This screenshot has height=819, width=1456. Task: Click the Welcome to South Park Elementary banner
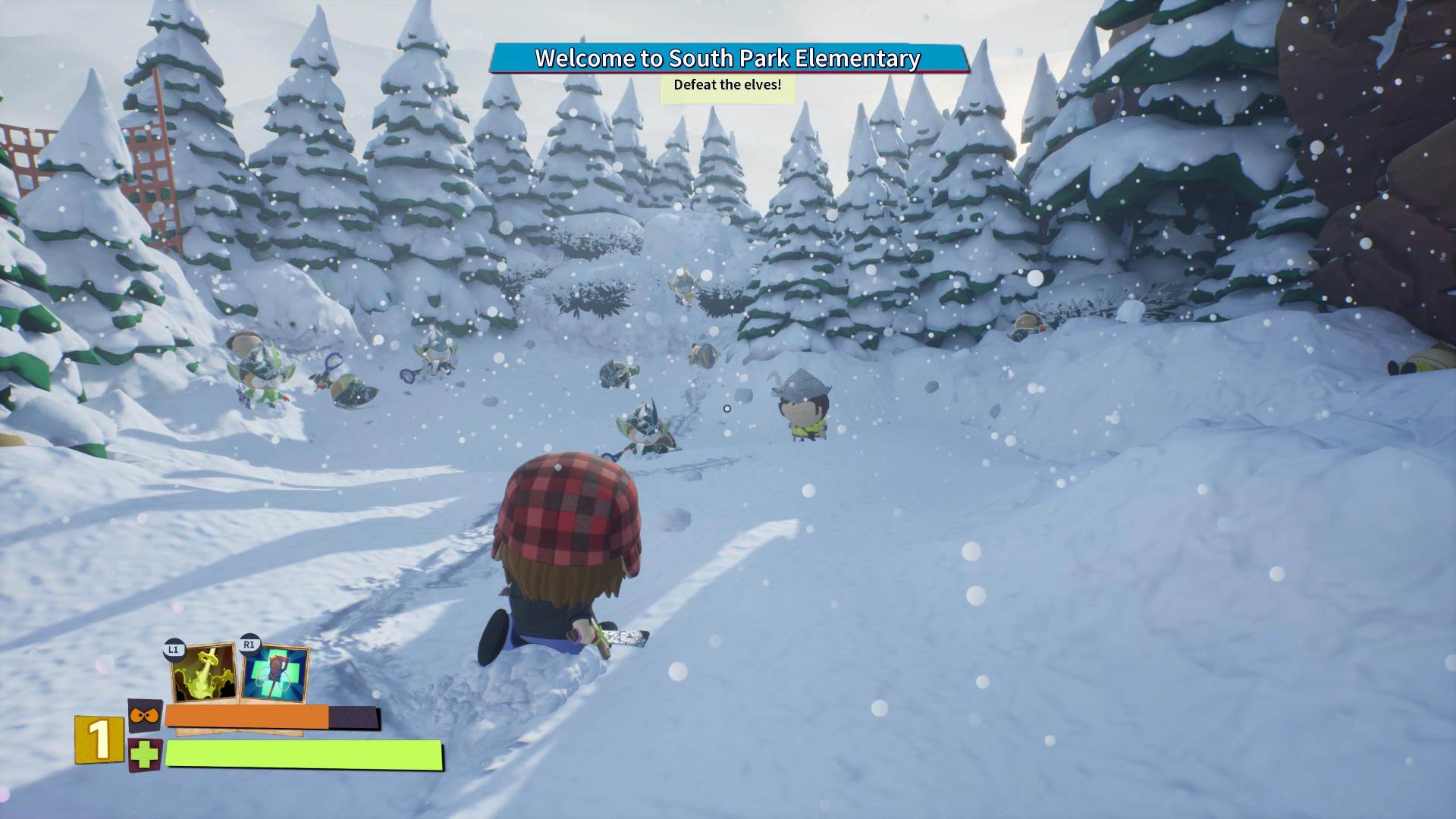tap(728, 57)
